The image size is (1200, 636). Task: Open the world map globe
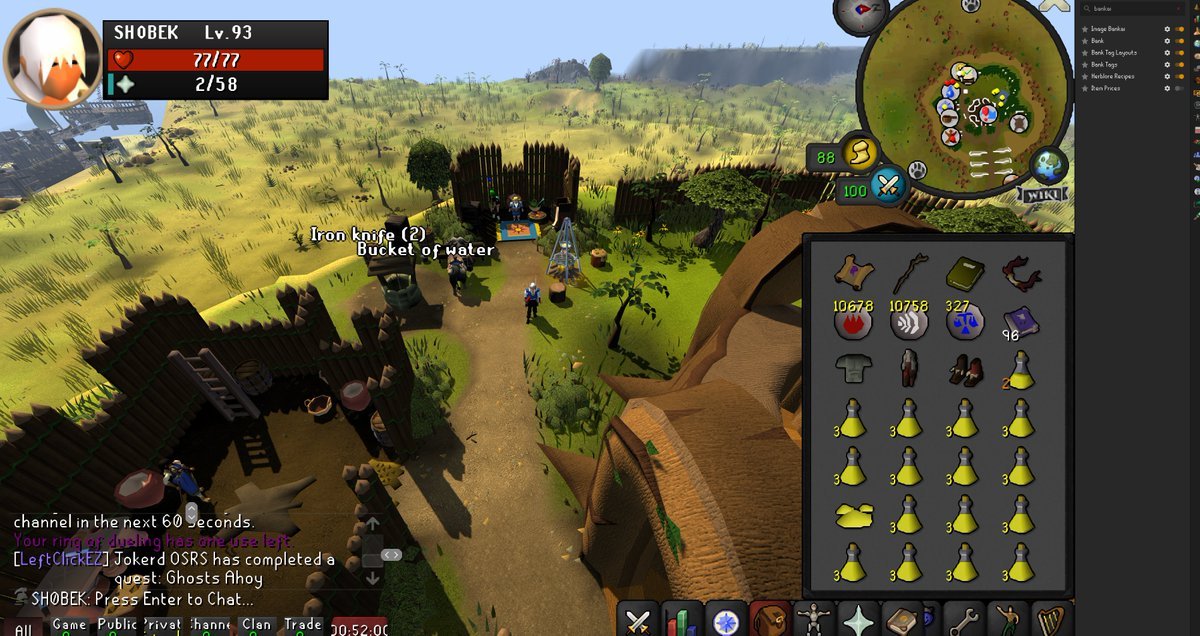1050,164
